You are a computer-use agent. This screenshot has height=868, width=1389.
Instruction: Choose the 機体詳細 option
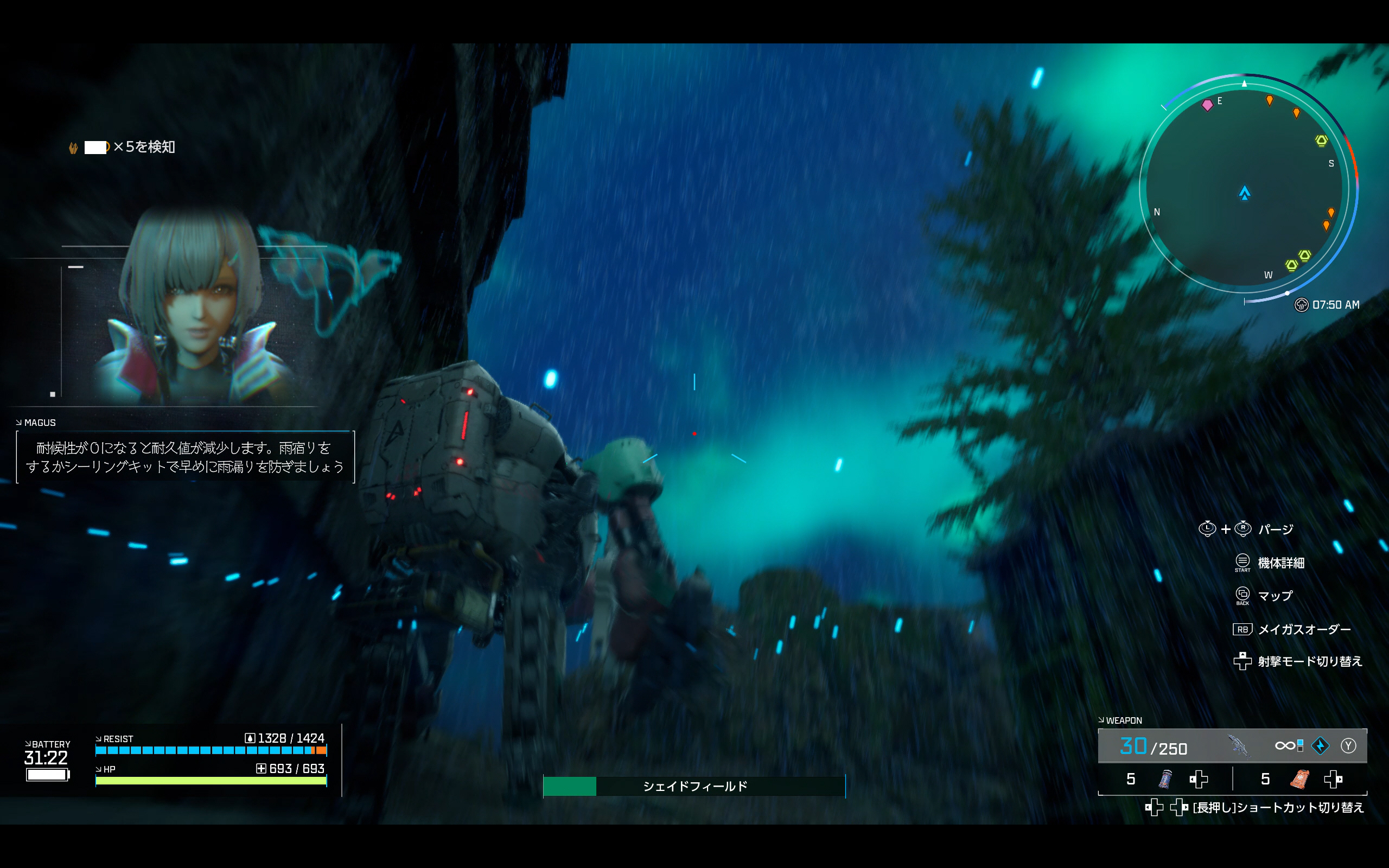coord(1280,563)
